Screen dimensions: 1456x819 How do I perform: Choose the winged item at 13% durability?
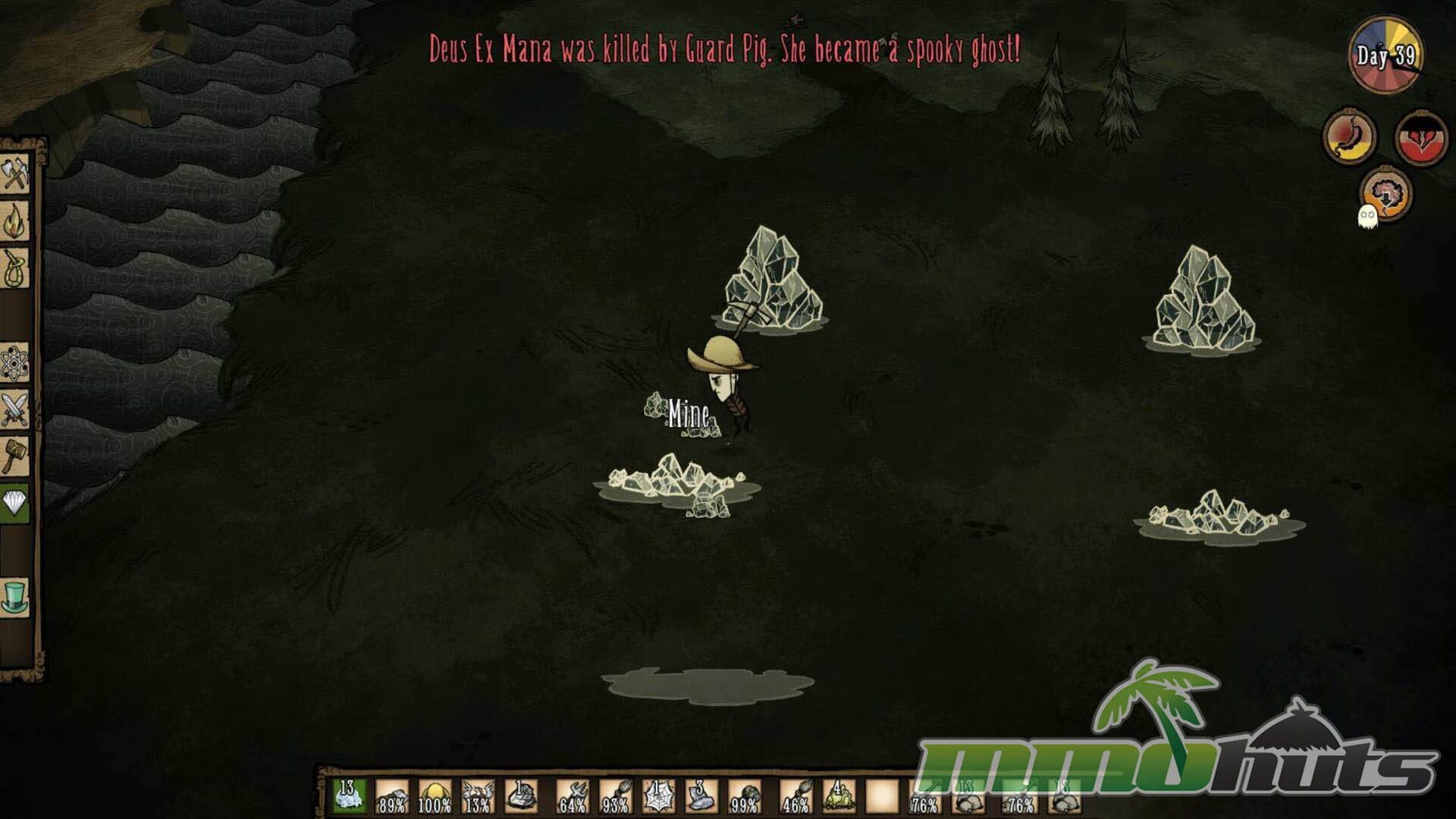(x=478, y=796)
